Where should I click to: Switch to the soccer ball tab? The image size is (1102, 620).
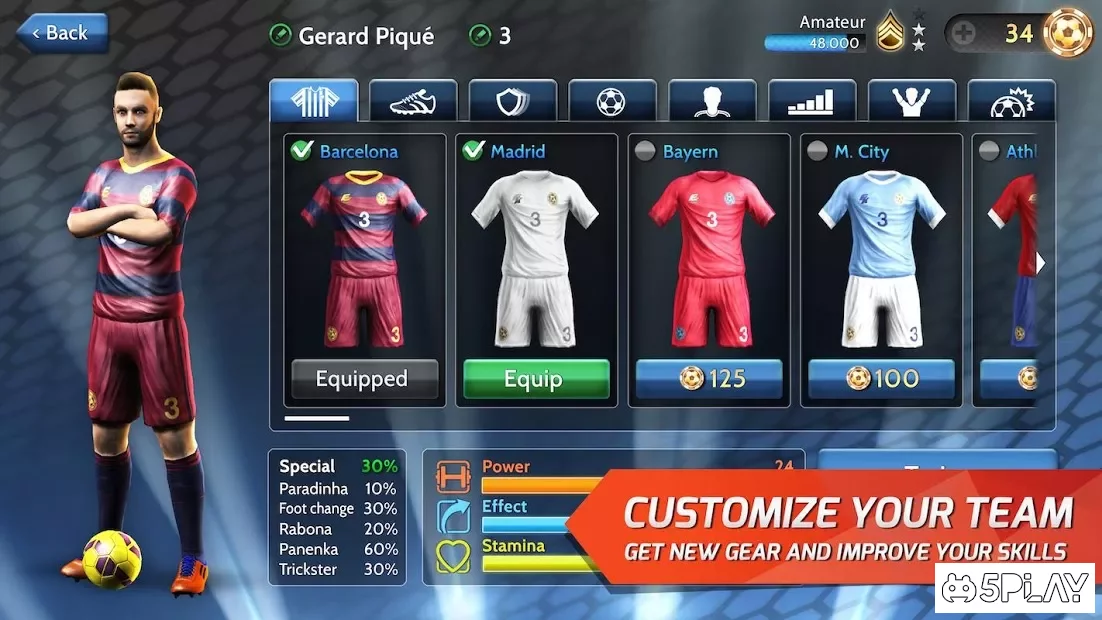[x=612, y=101]
